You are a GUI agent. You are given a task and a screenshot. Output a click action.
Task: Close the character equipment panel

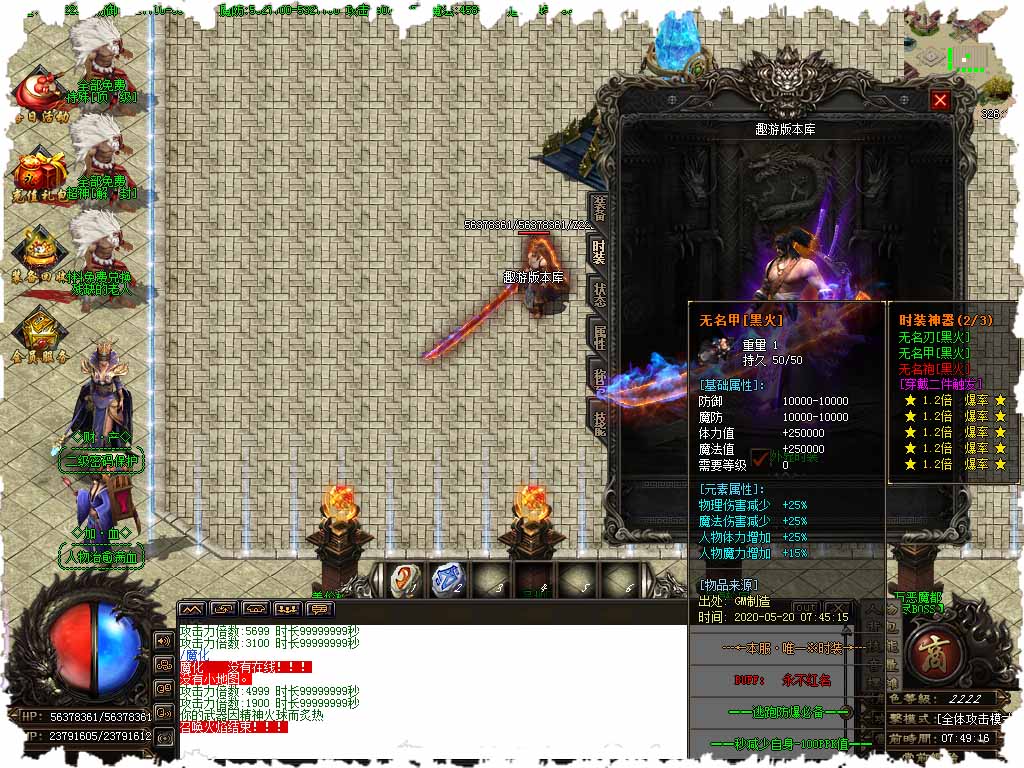940,100
